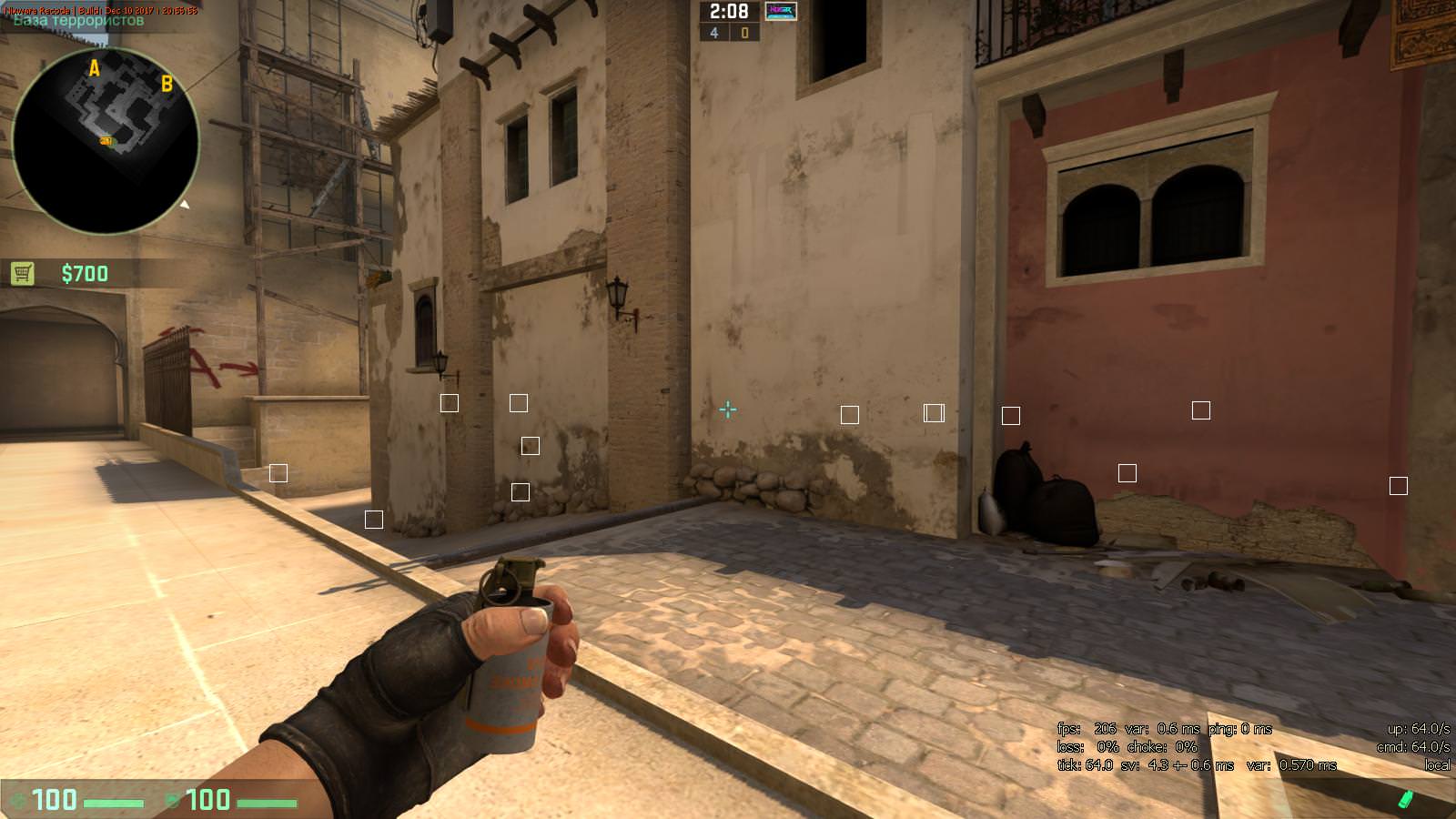Image resolution: width=1456 pixels, height=819 pixels.
Task: Select bombsite A marker on the radar
Action: [94, 68]
